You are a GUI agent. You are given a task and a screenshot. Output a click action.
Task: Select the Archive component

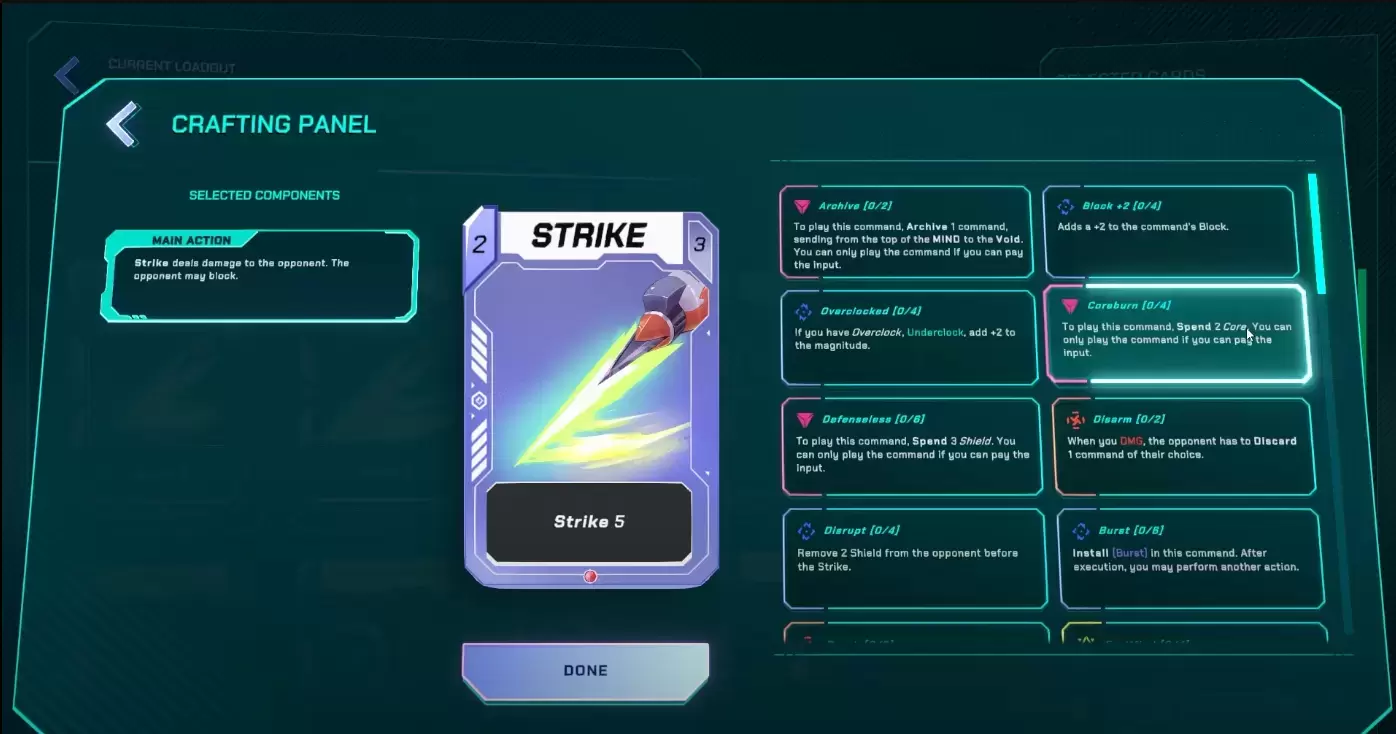point(905,231)
